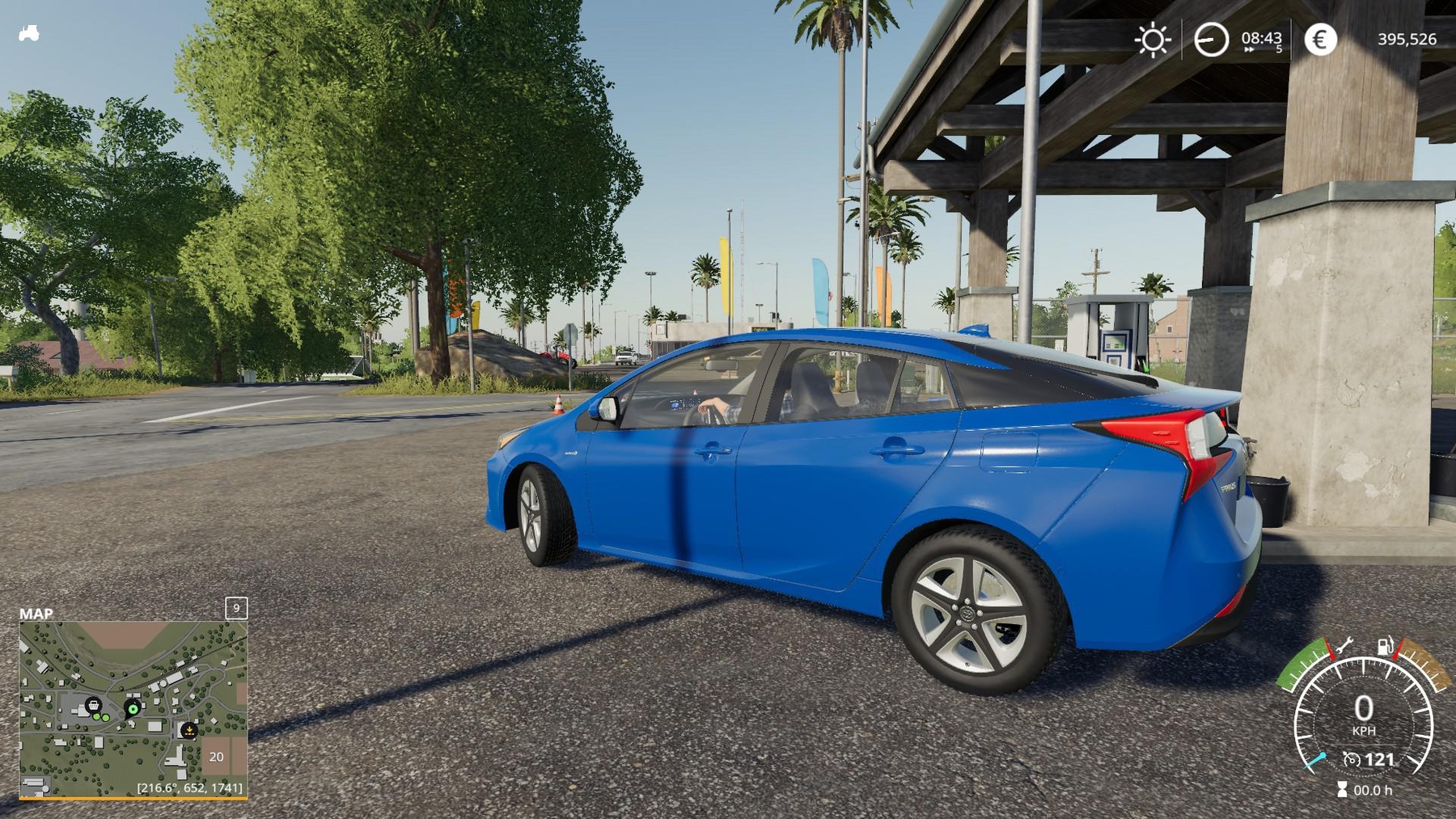Toggle the cruise control speed icon

tap(1352, 759)
